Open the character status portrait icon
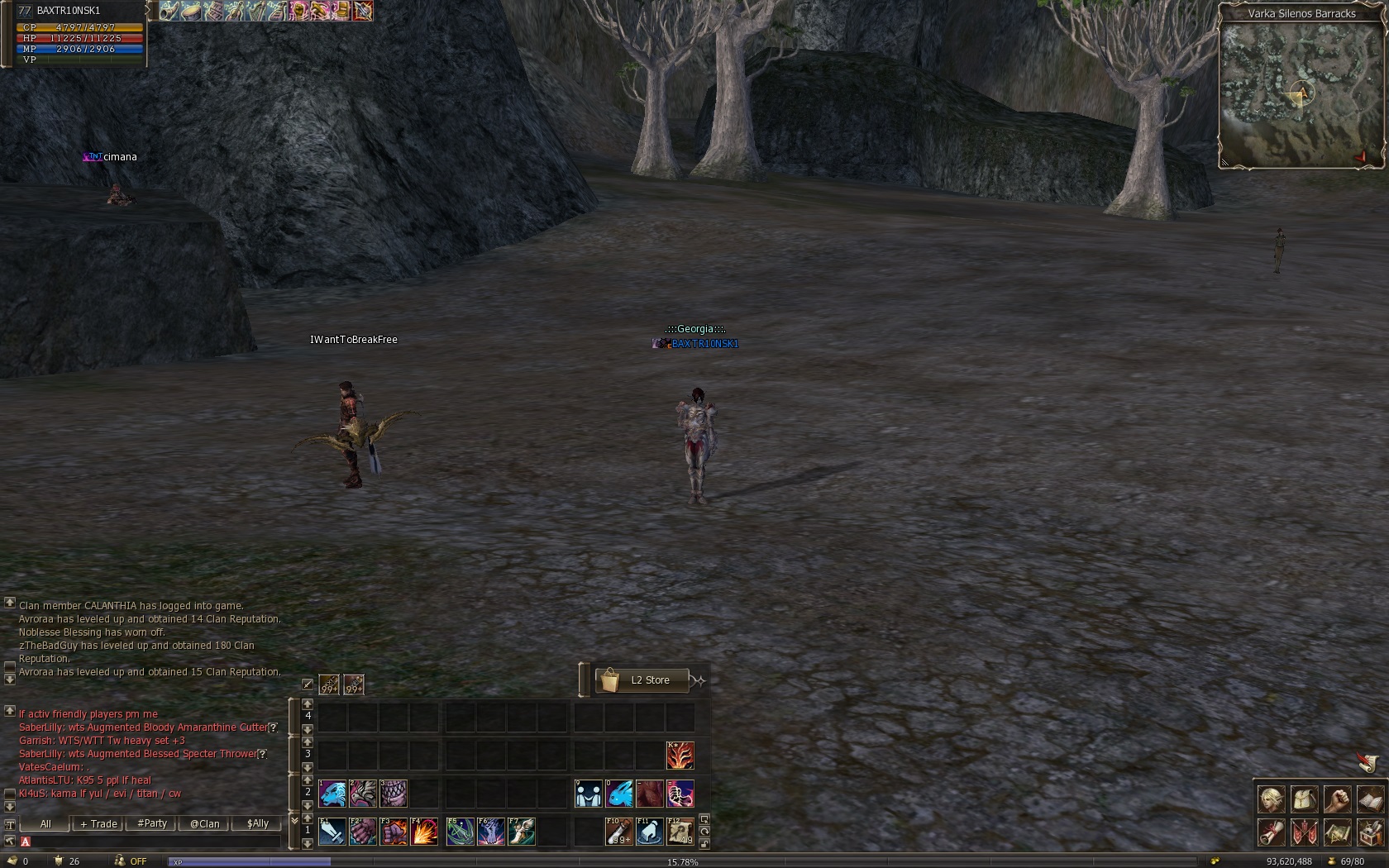Viewport: 1389px width, 868px height. (1271, 799)
